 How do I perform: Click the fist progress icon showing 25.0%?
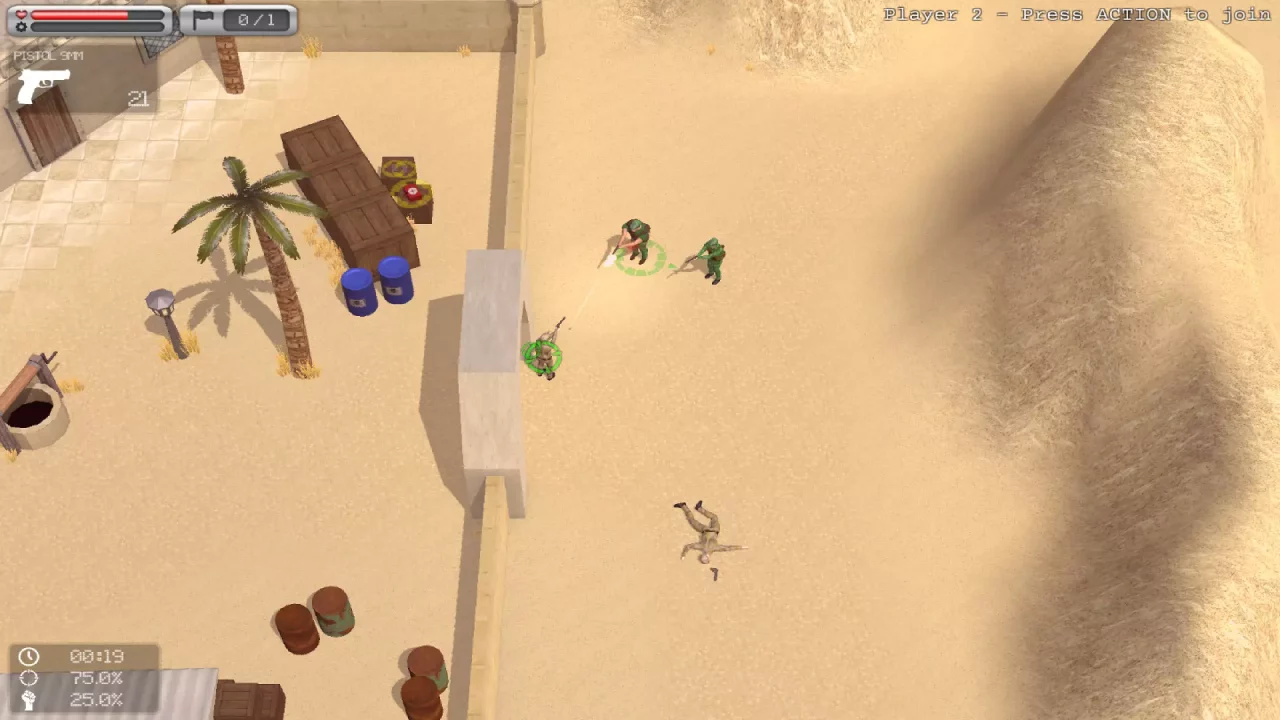coord(29,700)
